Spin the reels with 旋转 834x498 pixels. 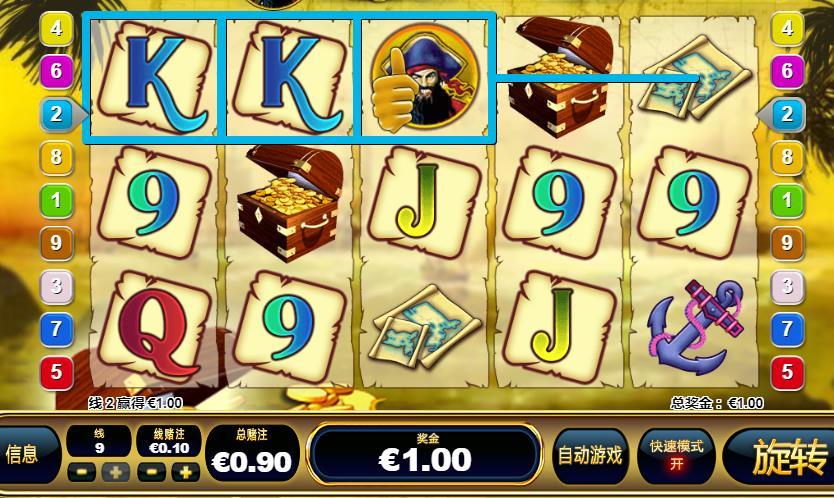tap(779, 457)
